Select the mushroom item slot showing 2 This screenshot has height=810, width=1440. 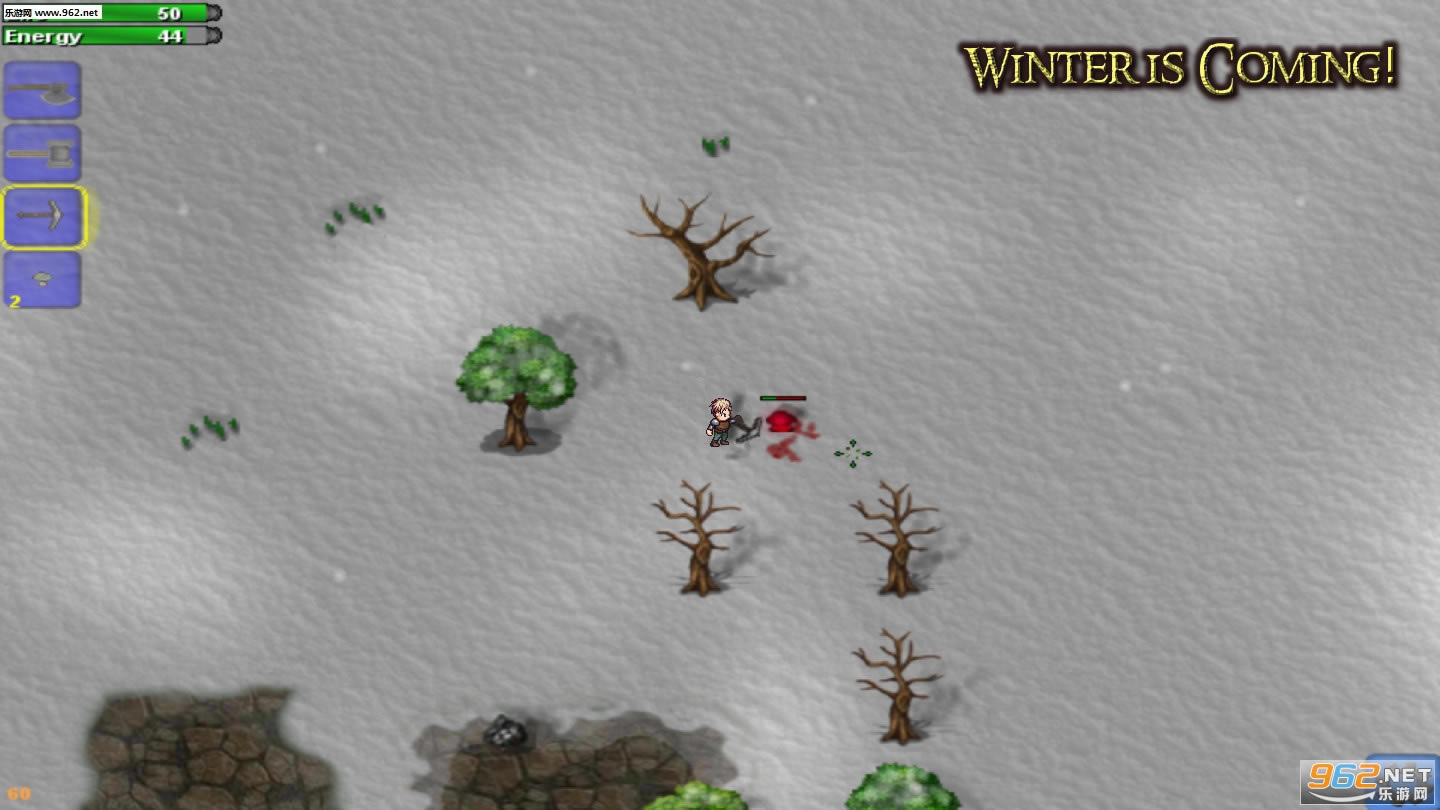pyautogui.click(x=42, y=280)
